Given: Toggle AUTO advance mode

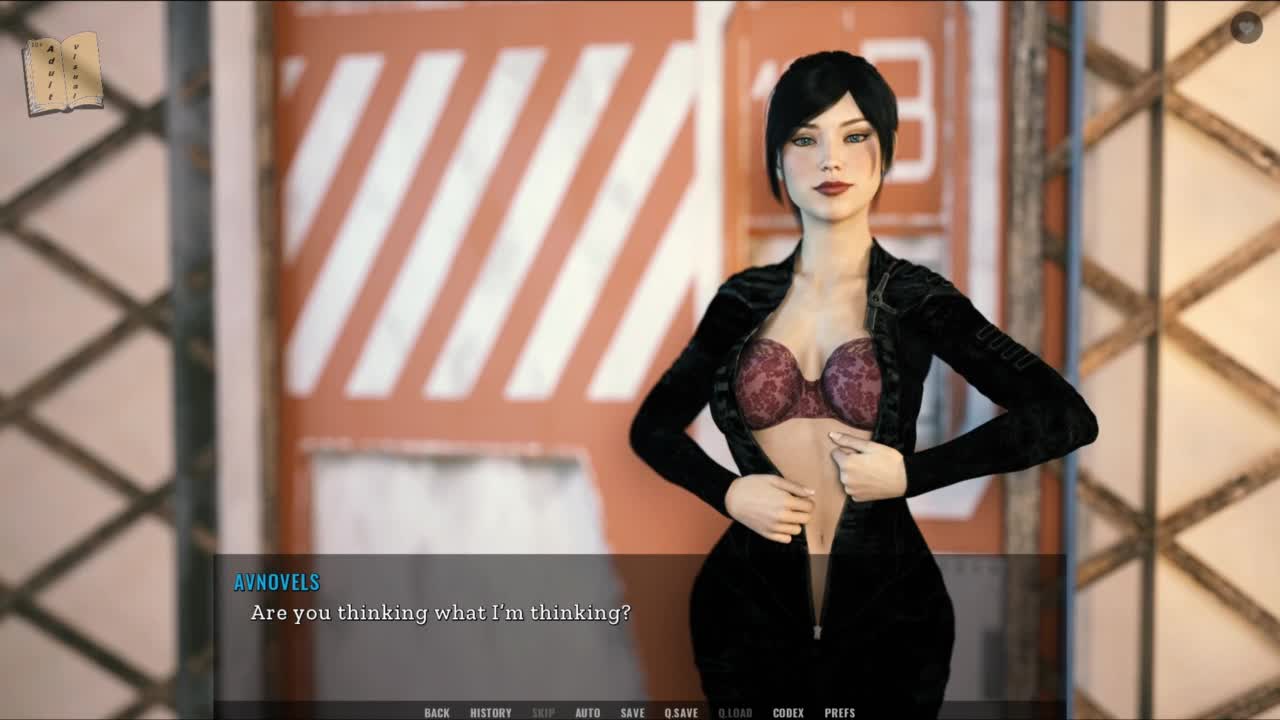Looking at the screenshot, I should (588, 712).
